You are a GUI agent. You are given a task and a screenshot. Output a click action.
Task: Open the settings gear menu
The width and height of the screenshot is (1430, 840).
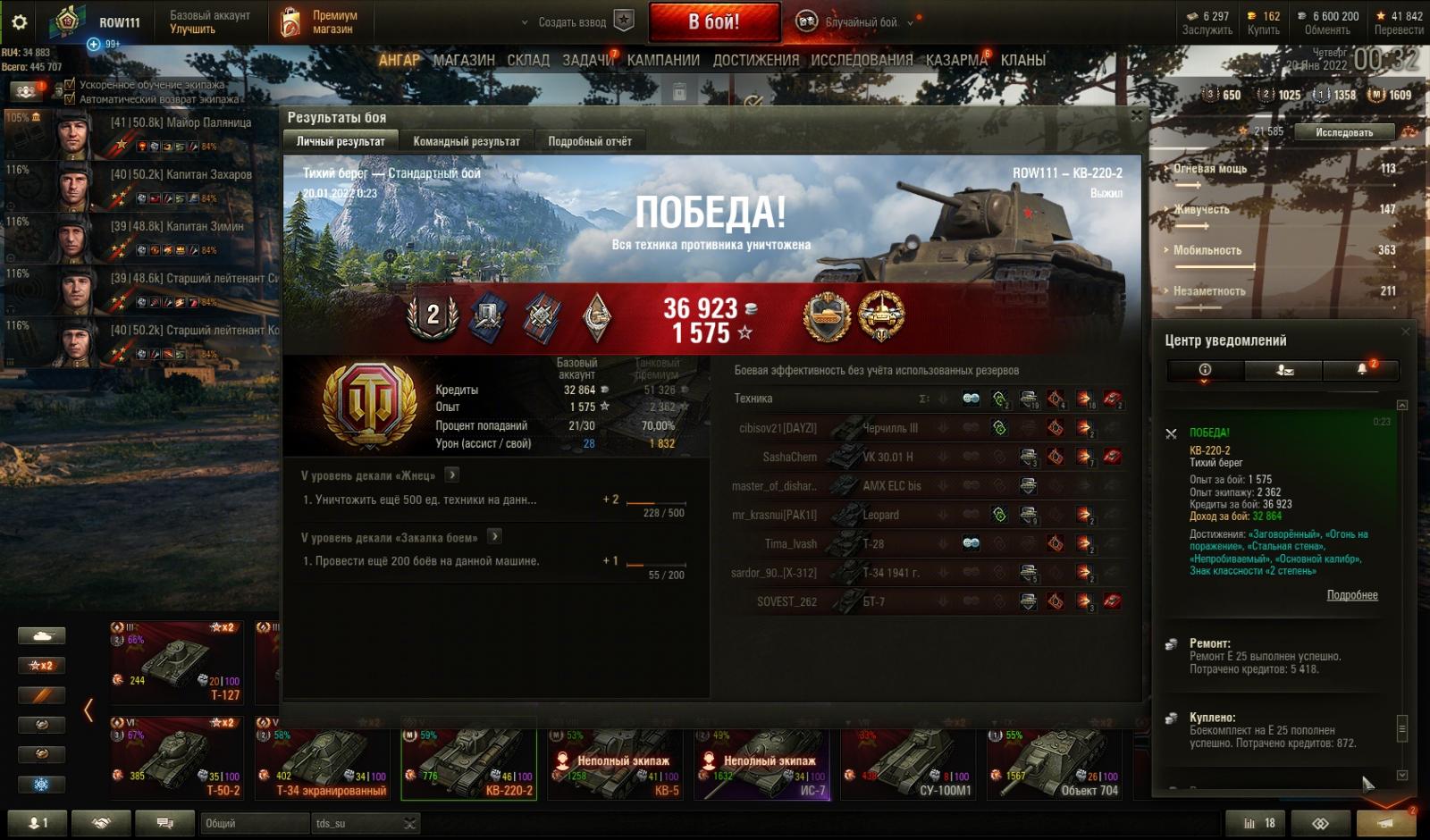[x=20, y=22]
